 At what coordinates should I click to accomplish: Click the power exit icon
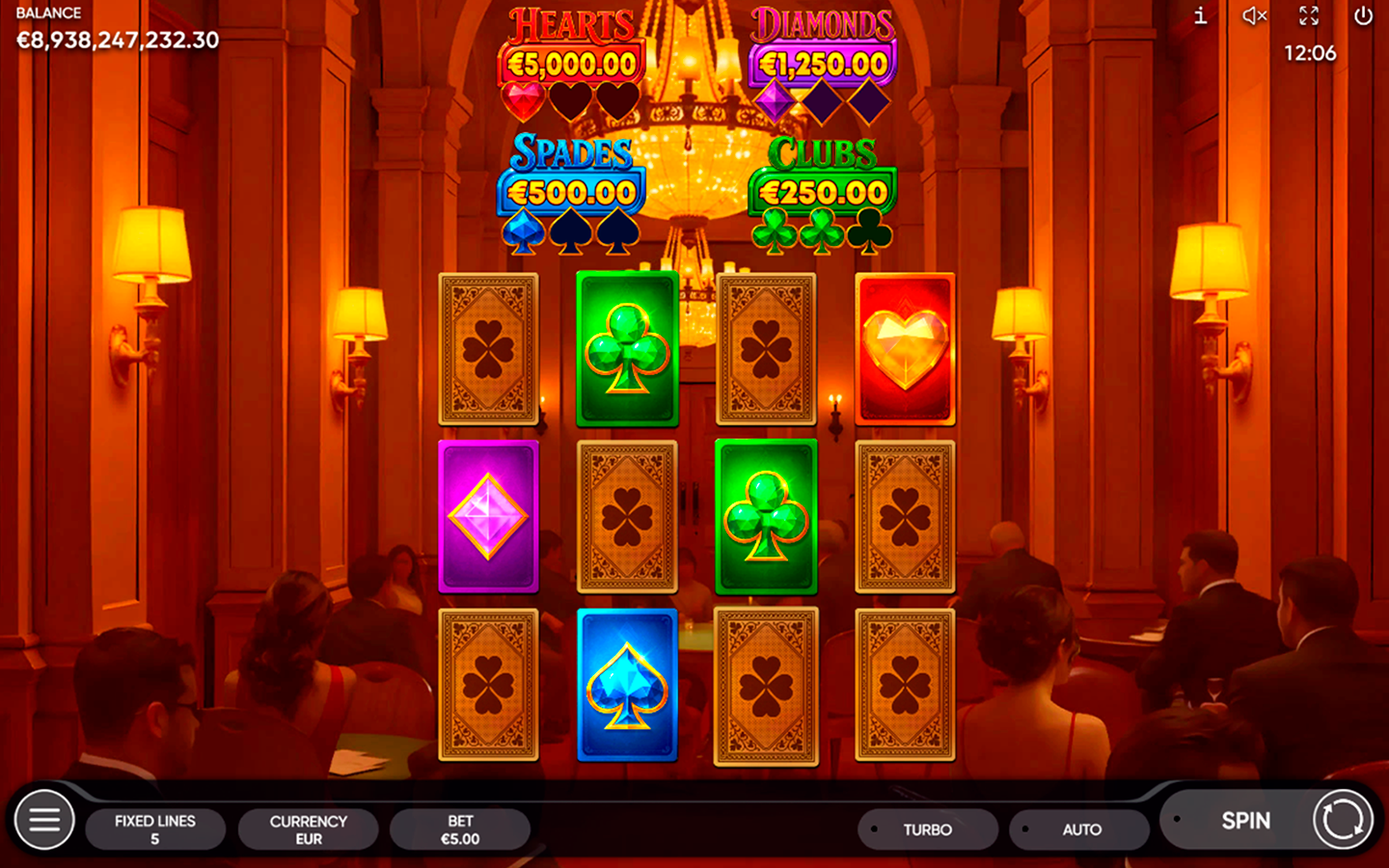1362,15
